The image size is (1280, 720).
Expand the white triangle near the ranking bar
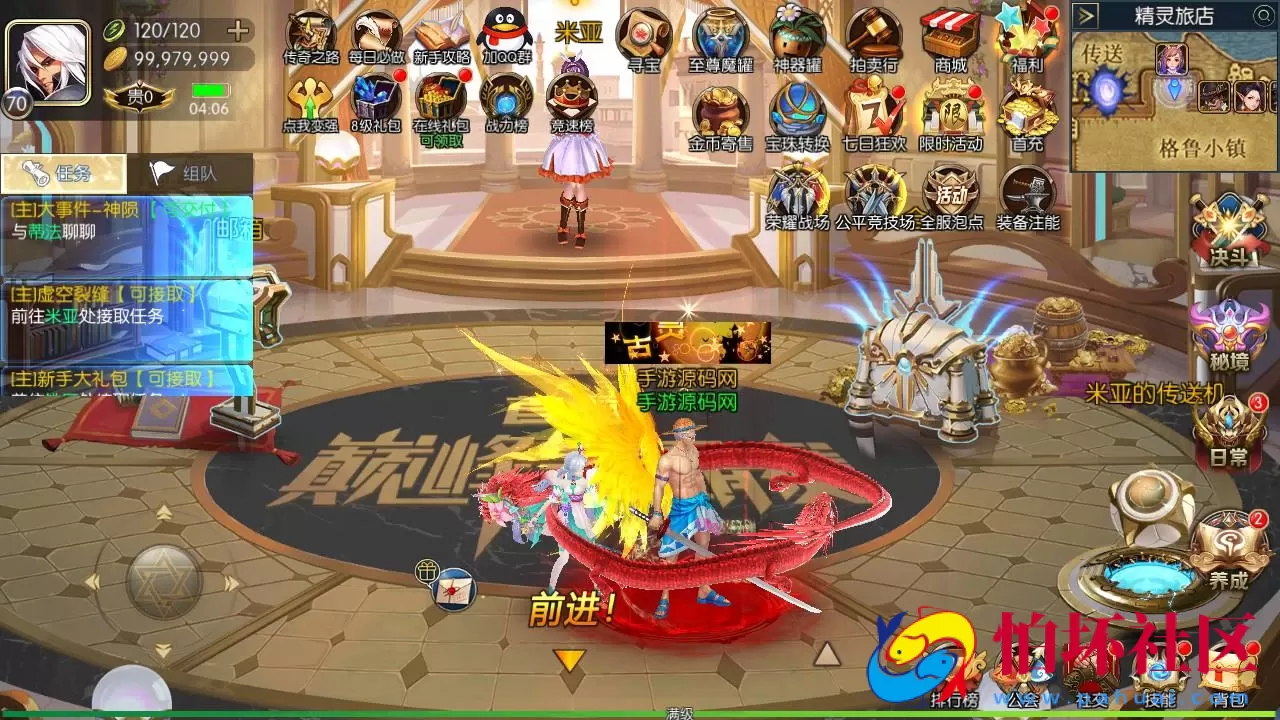click(828, 657)
